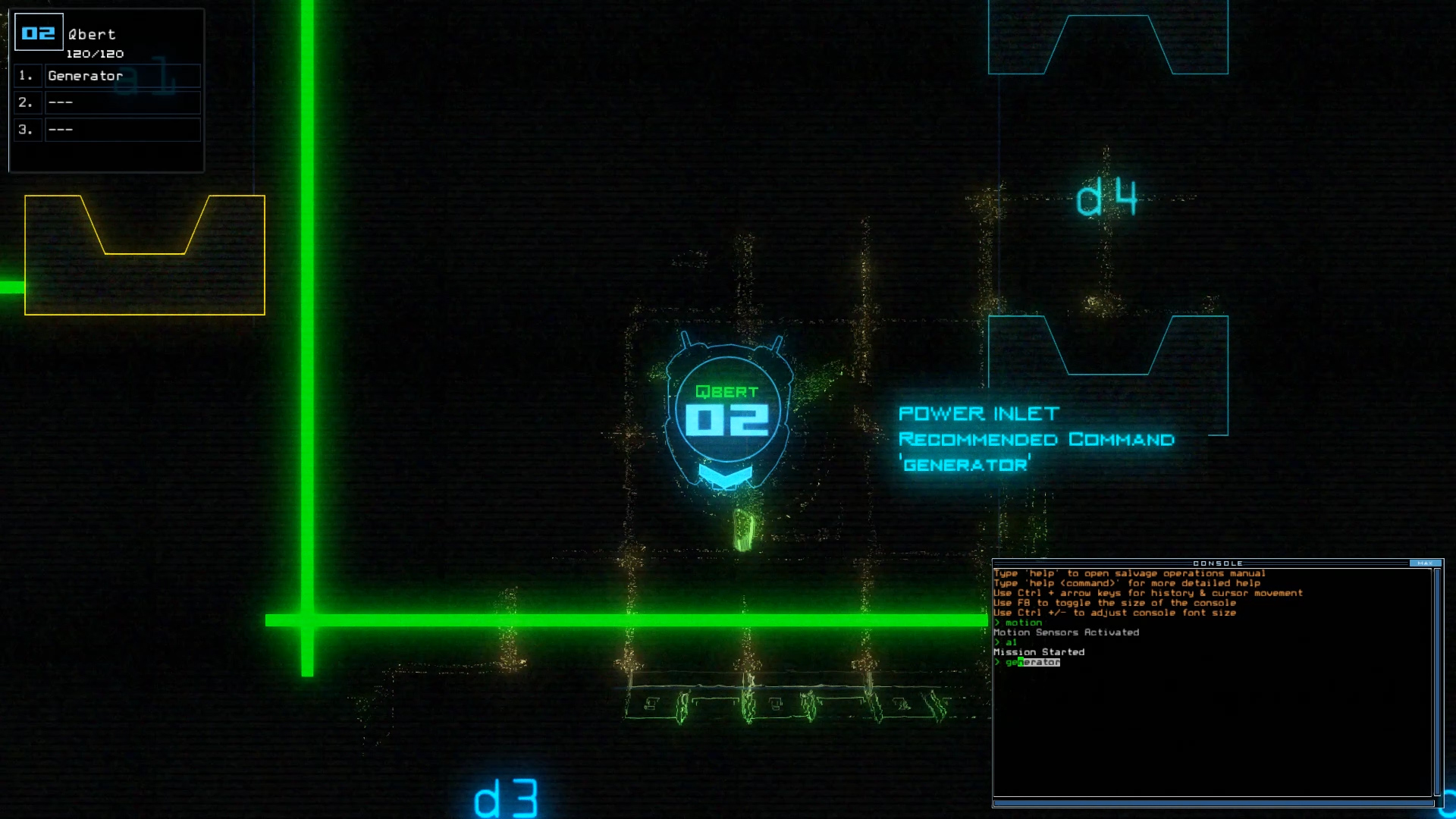Click the drone name Qbert in the panel
This screenshot has height=819, width=1456.
coord(90,33)
